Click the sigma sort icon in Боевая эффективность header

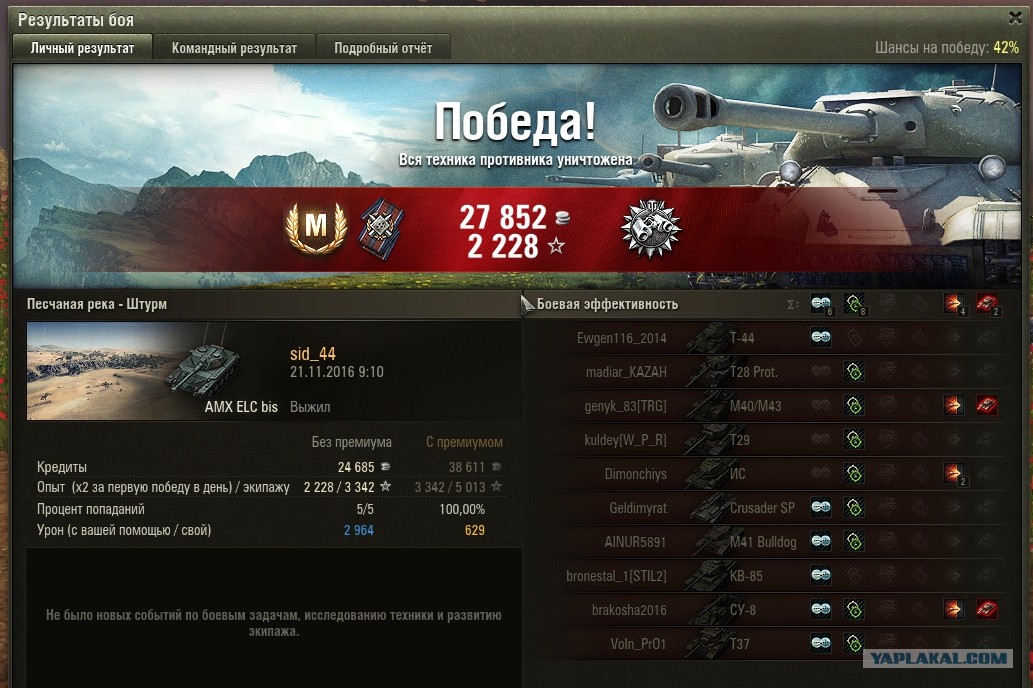793,304
